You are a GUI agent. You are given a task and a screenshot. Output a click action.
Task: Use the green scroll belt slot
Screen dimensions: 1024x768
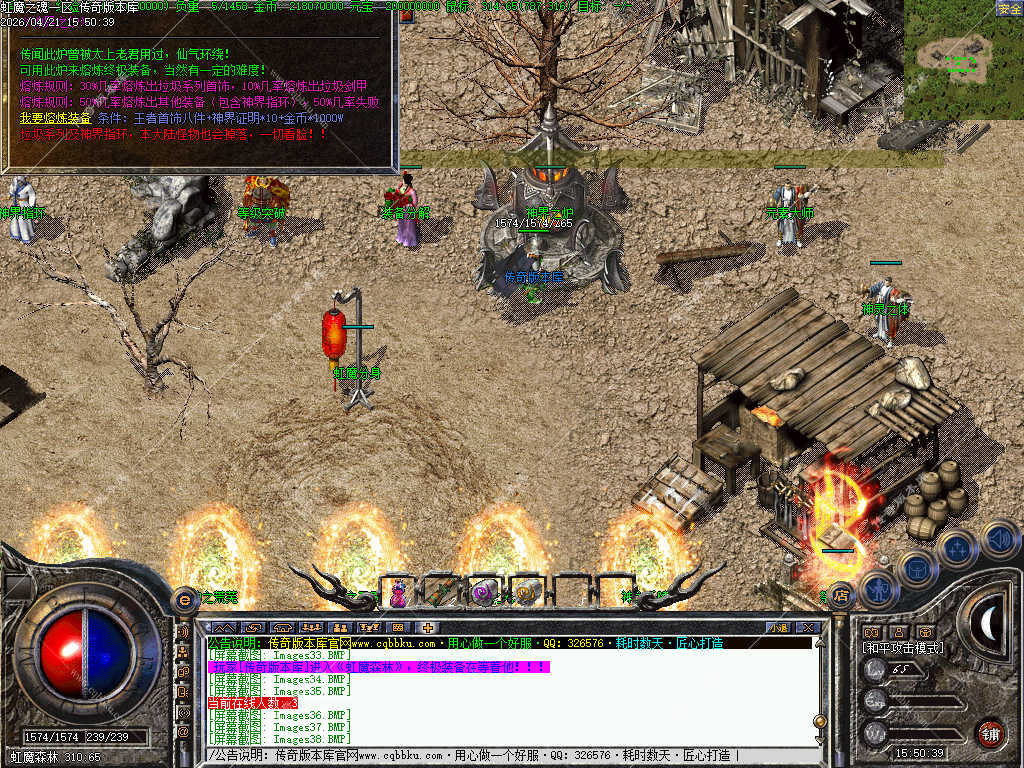pos(441,594)
